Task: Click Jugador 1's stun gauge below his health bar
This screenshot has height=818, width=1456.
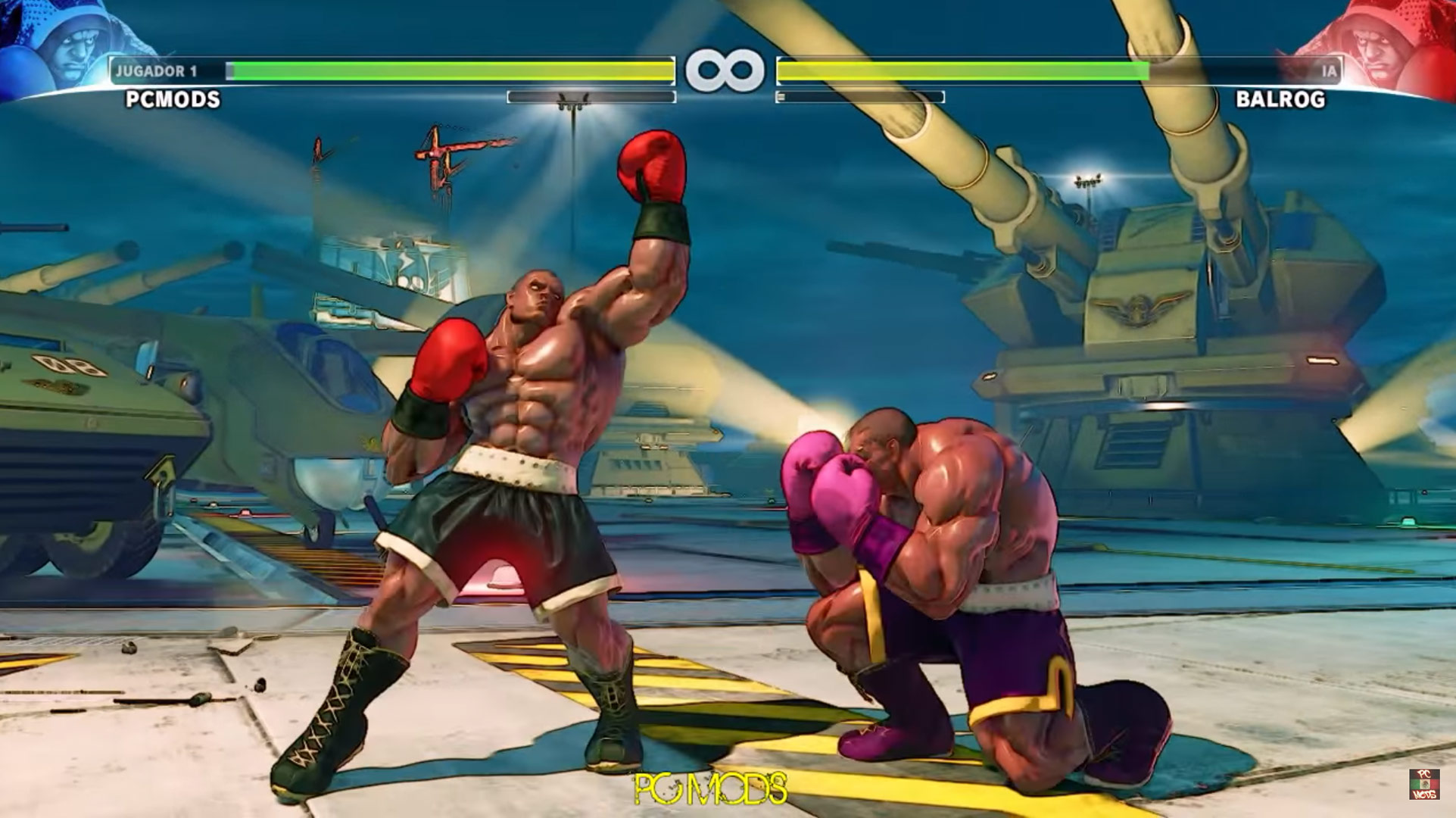Action: pyautogui.click(x=591, y=96)
